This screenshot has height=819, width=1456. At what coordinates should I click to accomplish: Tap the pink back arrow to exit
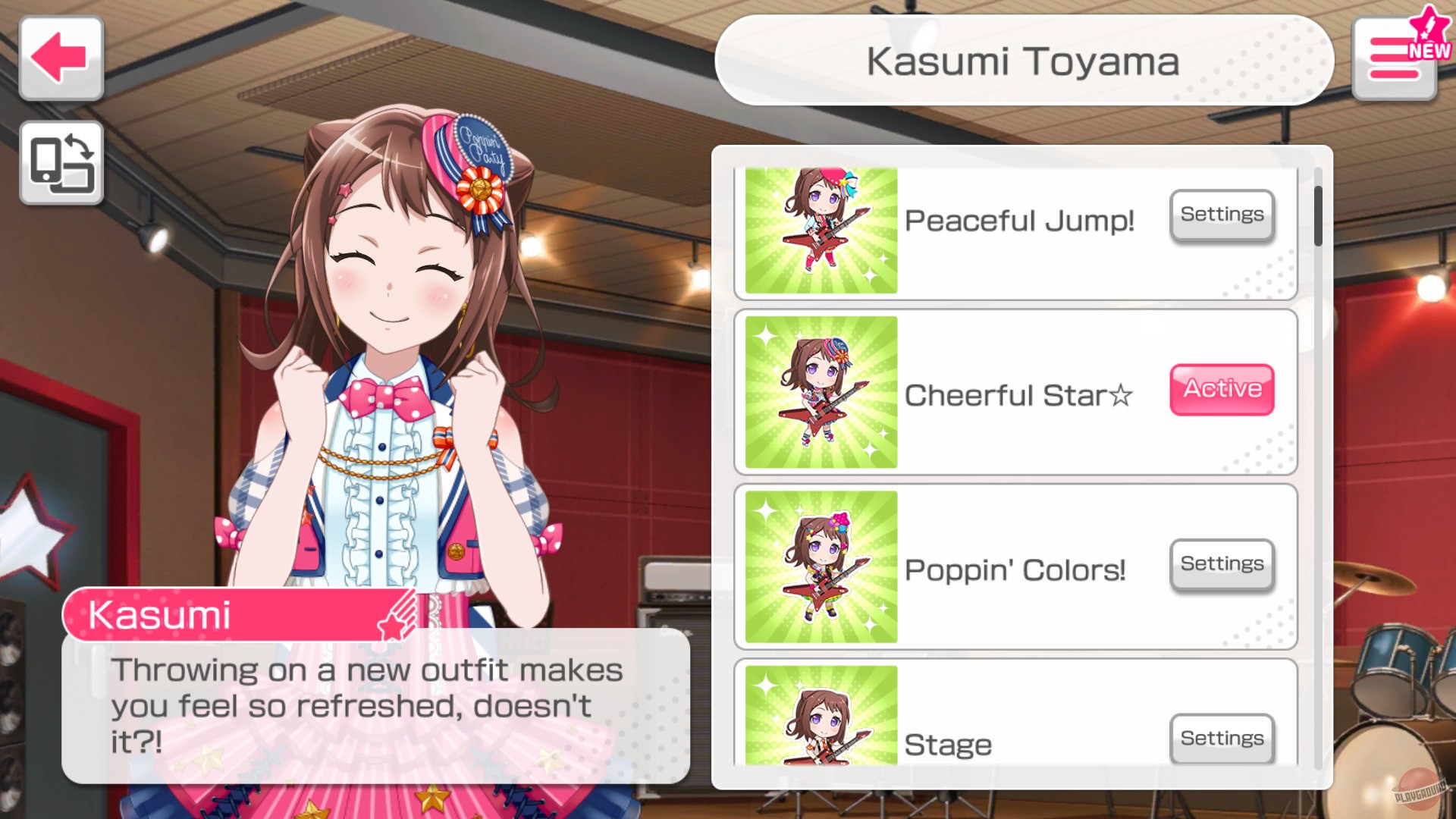coord(61,57)
